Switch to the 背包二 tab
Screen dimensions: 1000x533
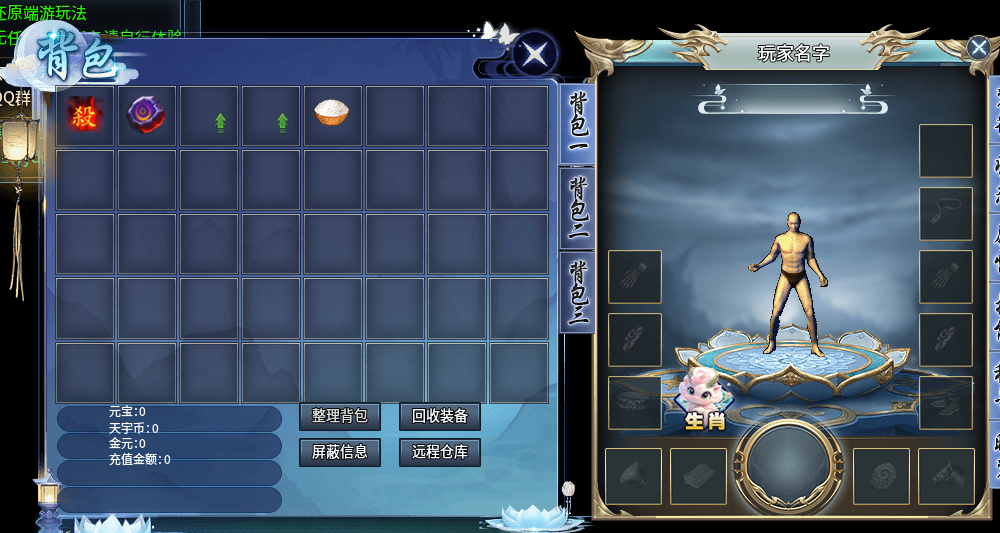[578, 208]
